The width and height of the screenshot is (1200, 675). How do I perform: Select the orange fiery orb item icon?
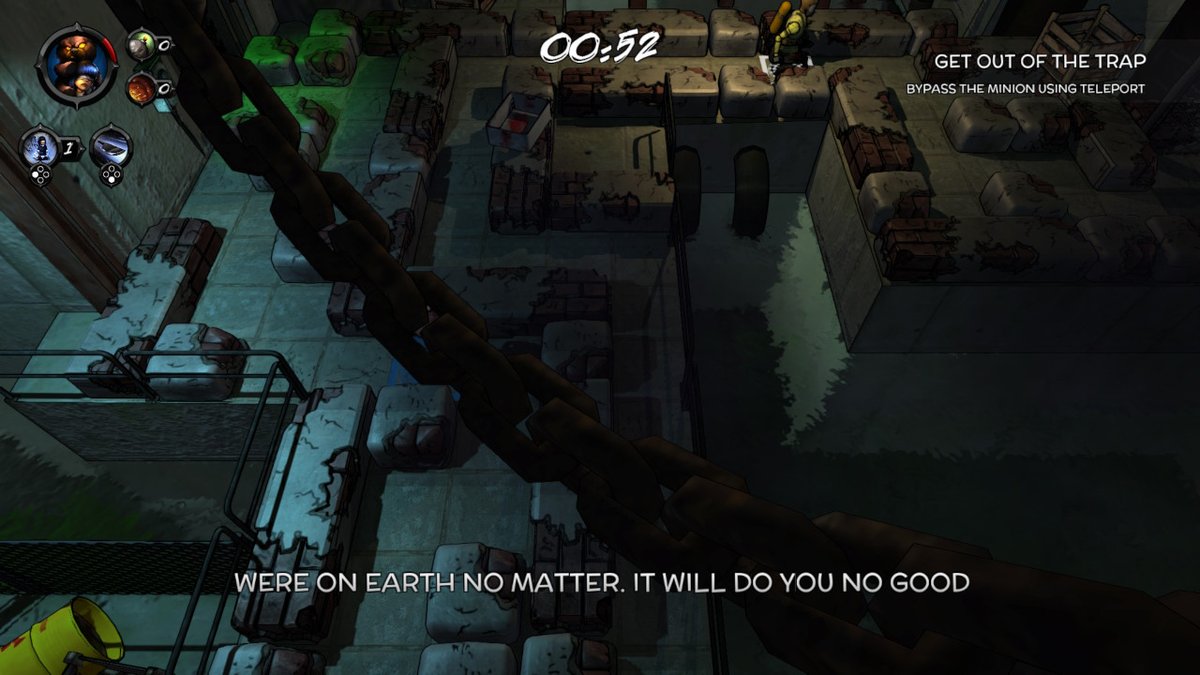click(140, 87)
